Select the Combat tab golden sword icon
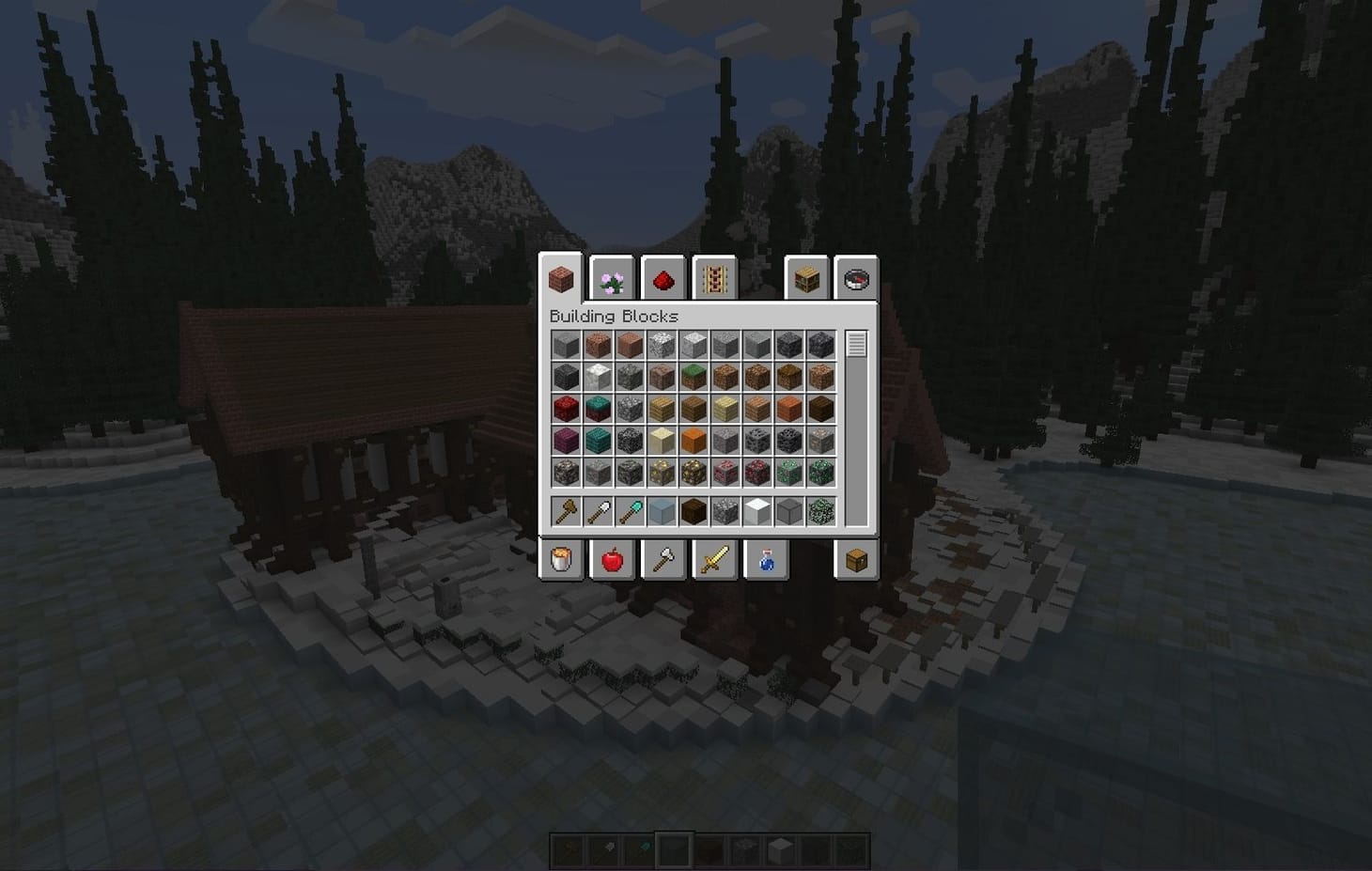The height and width of the screenshot is (871, 1372). point(714,559)
